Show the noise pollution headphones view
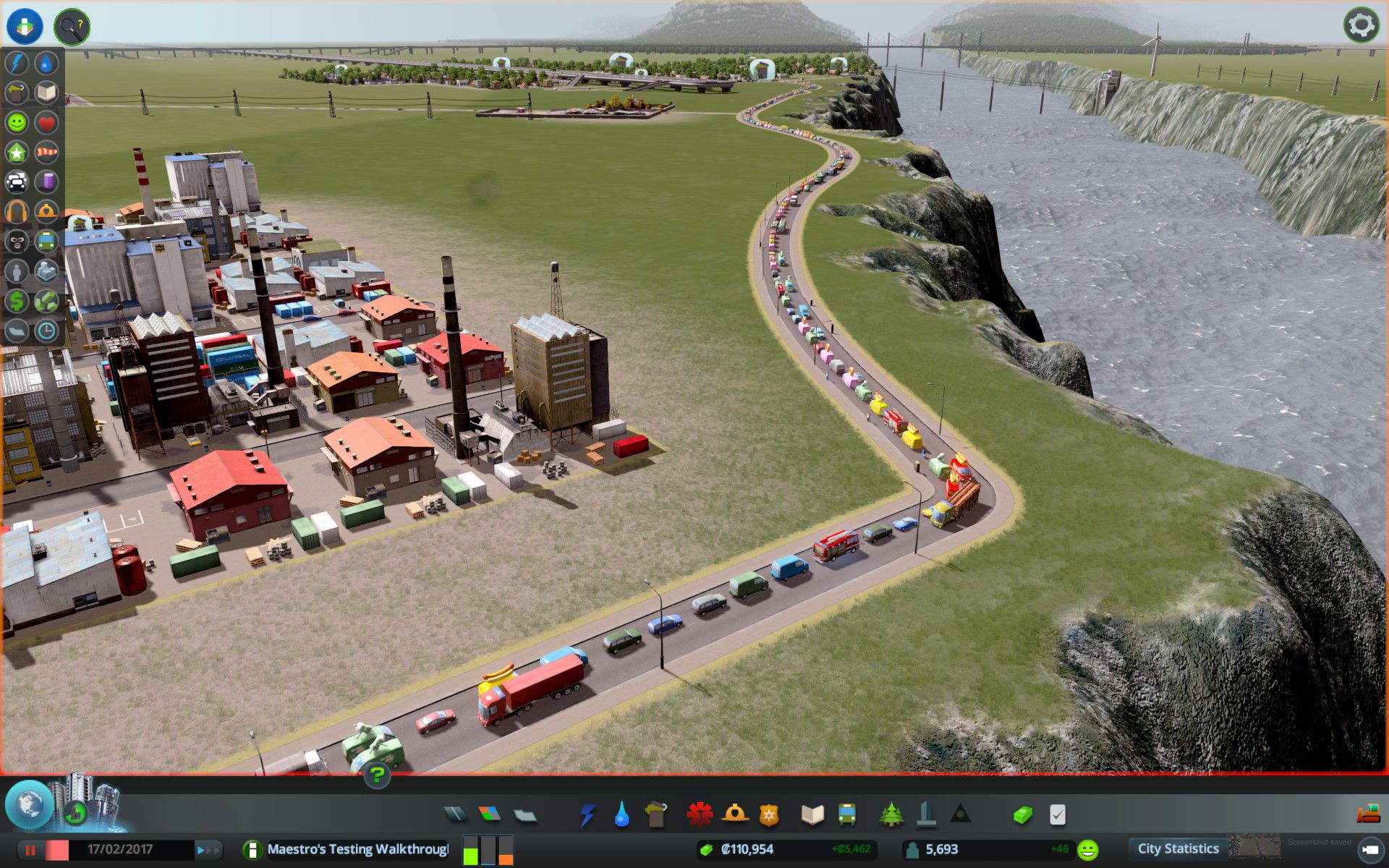Image resolution: width=1389 pixels, height=868 pixels. click(x=17, y=211)
